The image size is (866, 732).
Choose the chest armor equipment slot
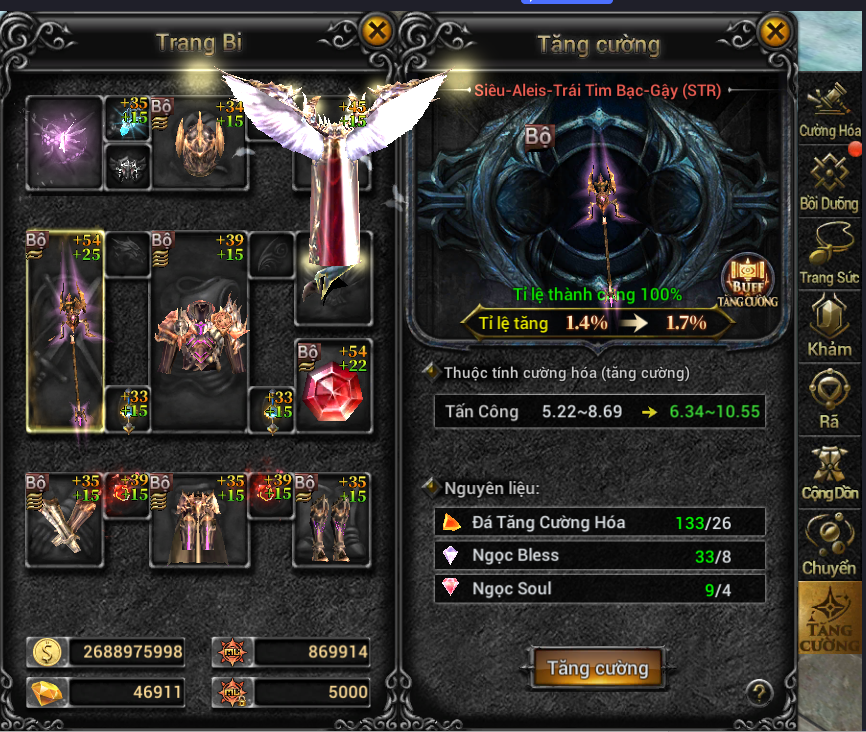pyautogui.click(x=198, y=332)
